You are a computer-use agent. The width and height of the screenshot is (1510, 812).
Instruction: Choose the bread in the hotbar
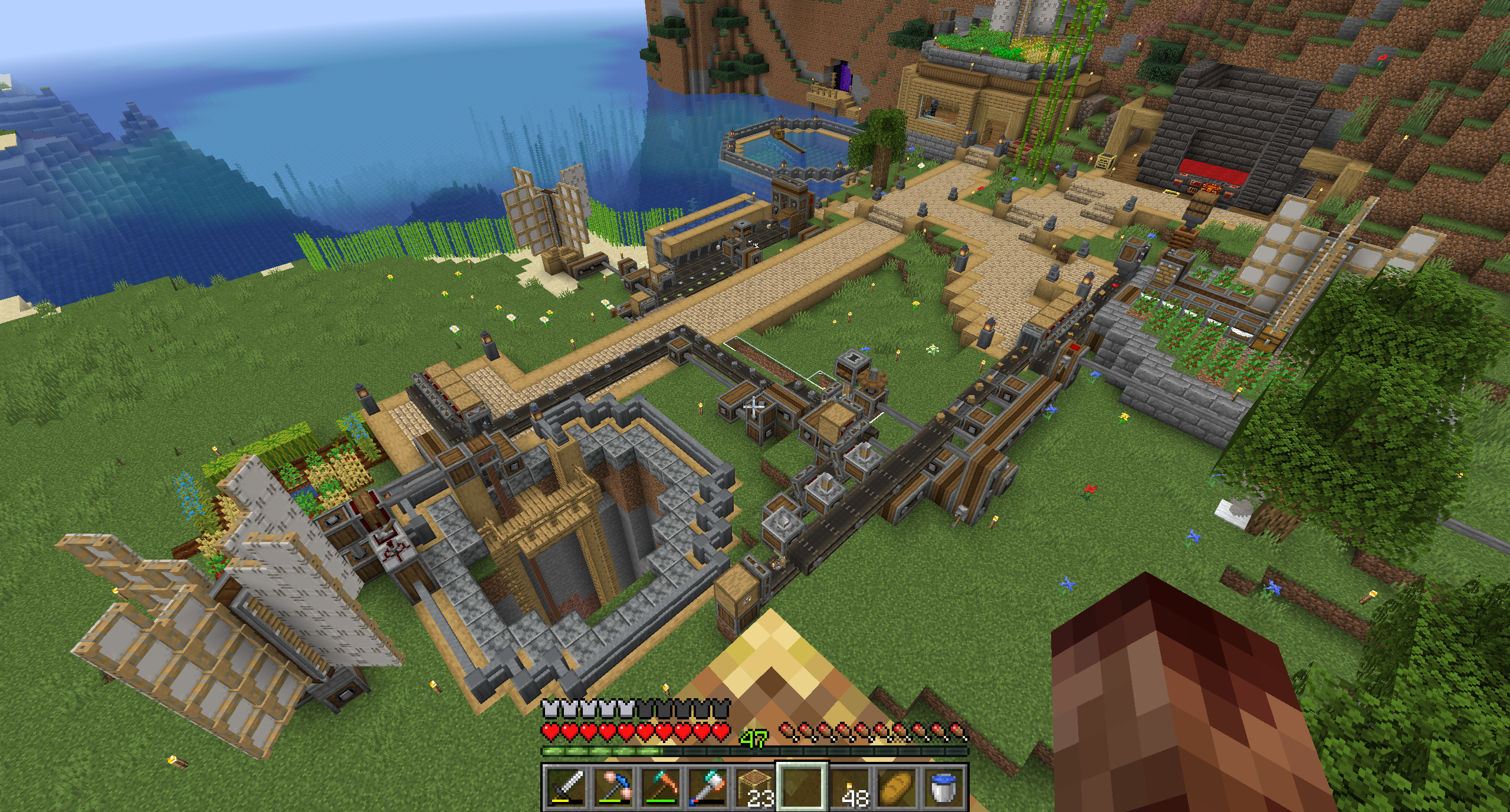tap(897, 788)
